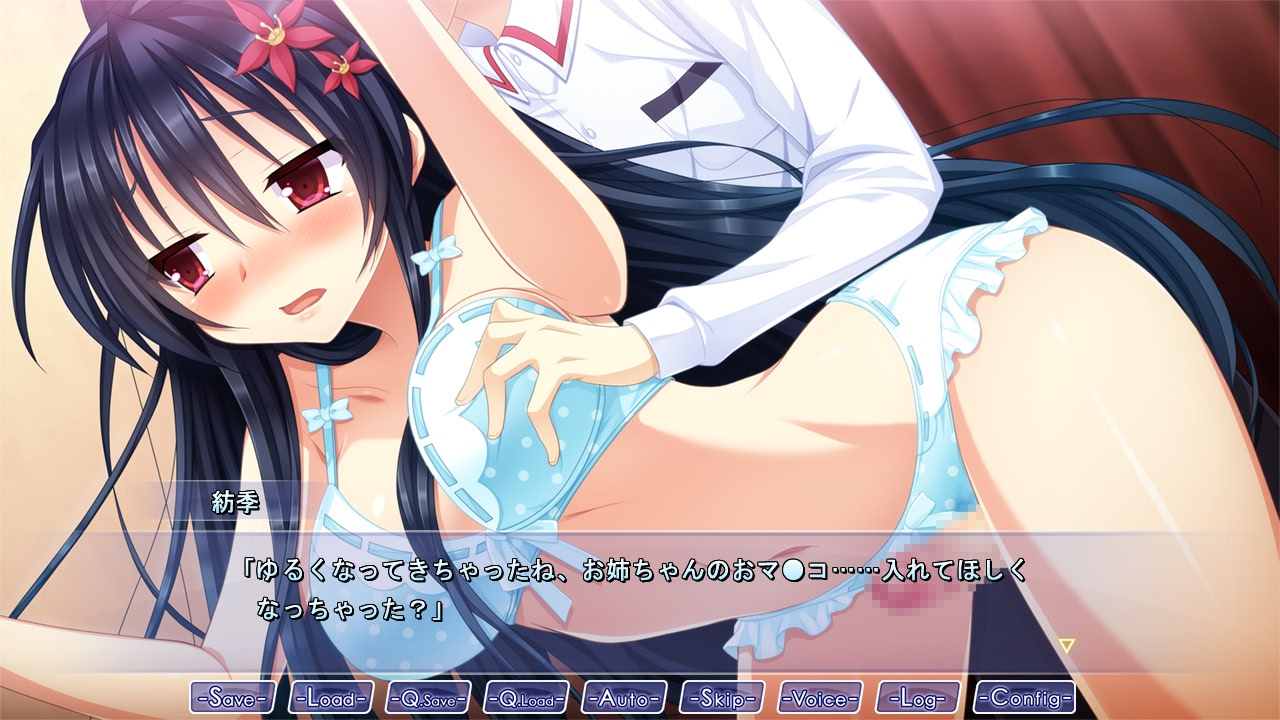Image resolution: width=1280 pixels, height=720 pixels.
Task: Activate the Skip button
Action: click(x=722, y=697)
